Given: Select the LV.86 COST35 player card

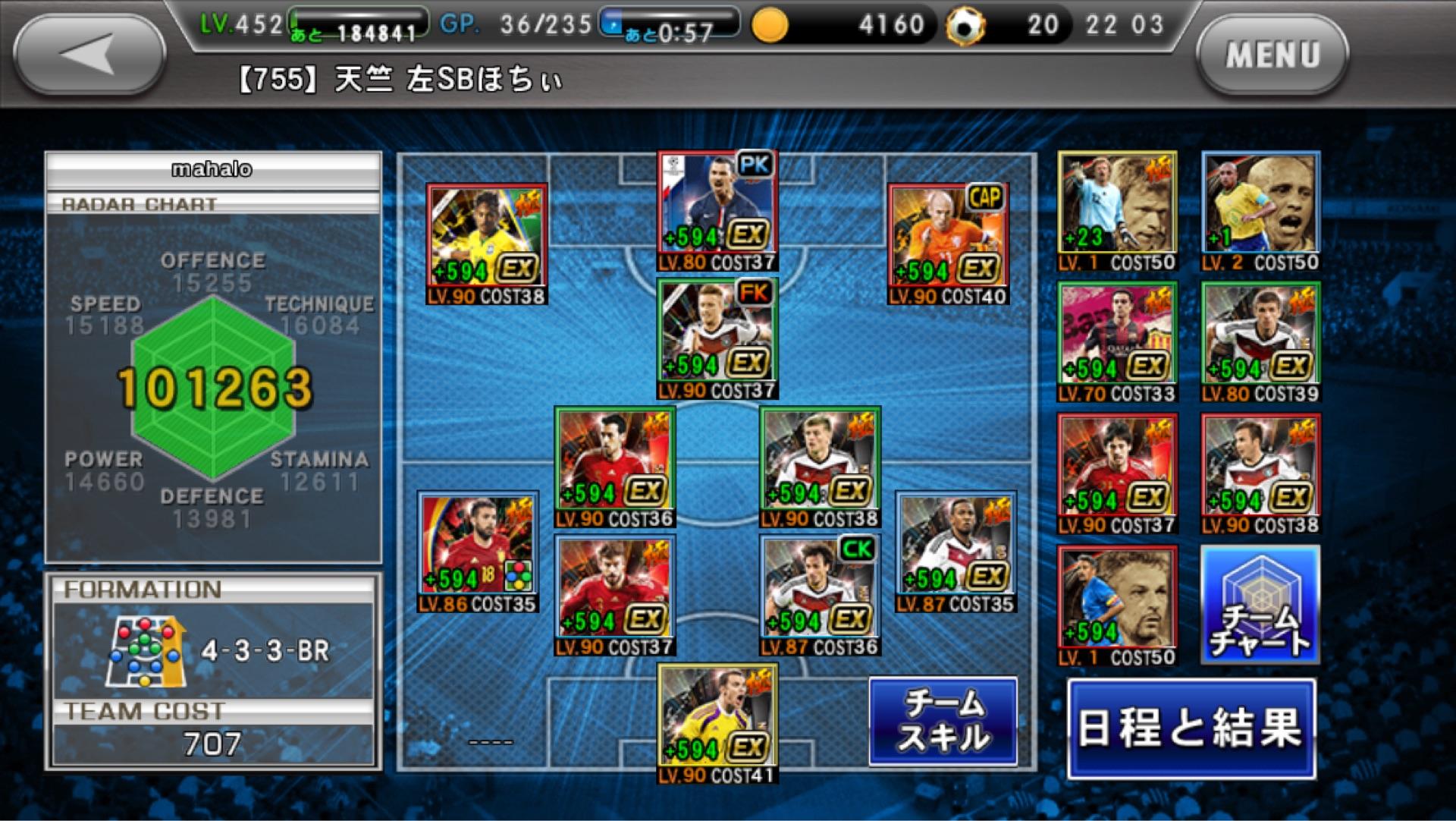Looking at the screenshot, I should 478,552.
